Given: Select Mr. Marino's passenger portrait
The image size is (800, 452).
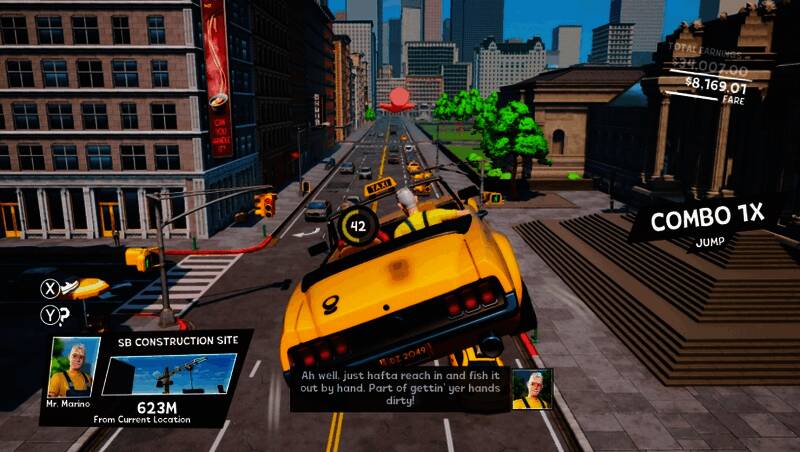Looking at the screenshot, I should 74,366.
